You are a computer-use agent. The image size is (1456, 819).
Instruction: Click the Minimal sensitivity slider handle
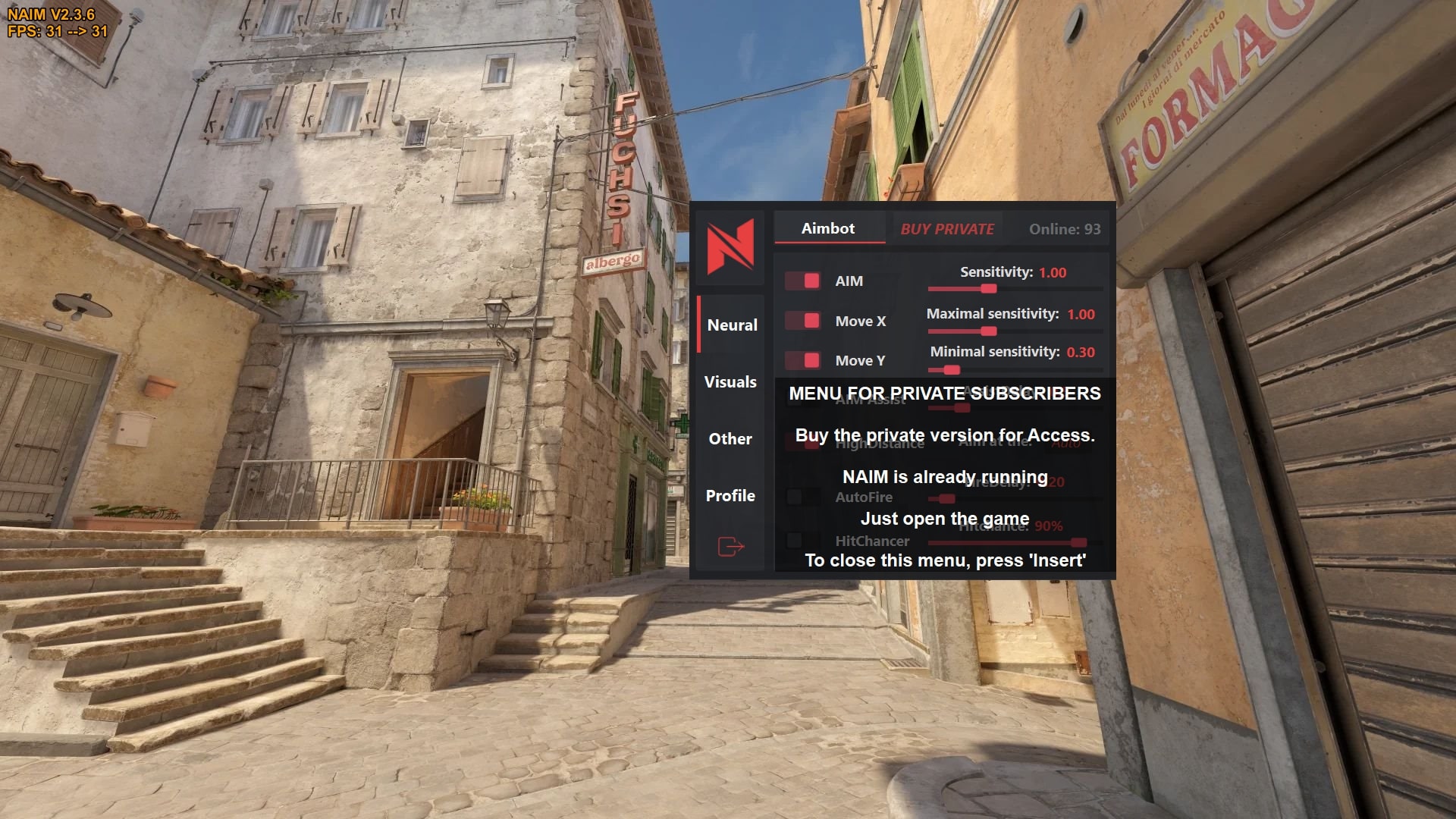(x=953, y=369)
